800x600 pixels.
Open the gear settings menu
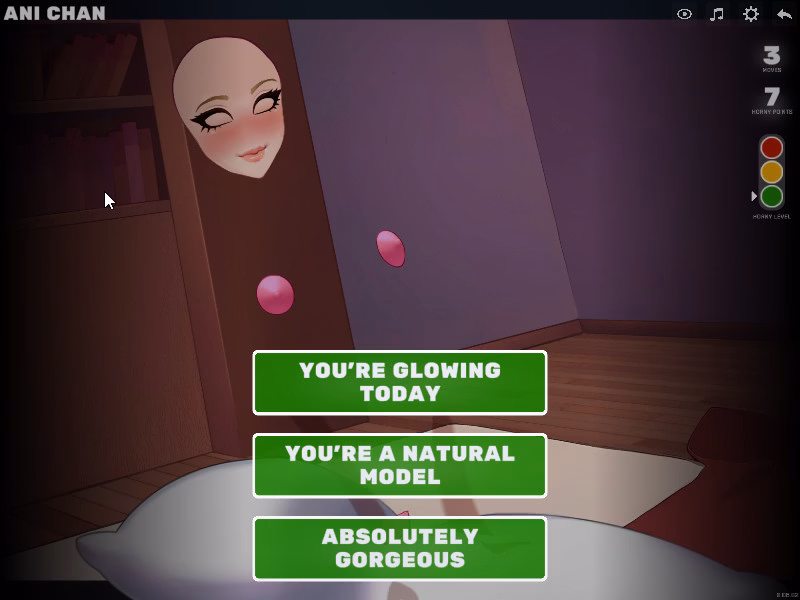click(750, 14)
